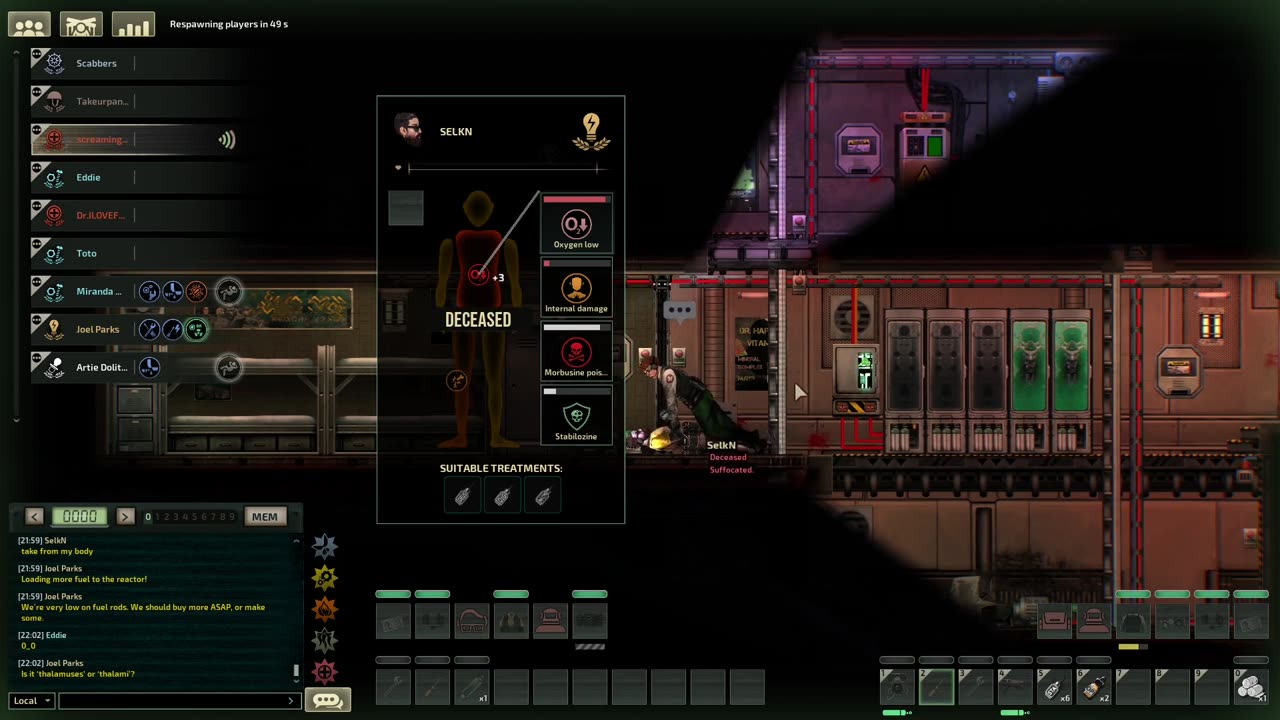Go to the previous radio channel

click(x=35, y=517)
